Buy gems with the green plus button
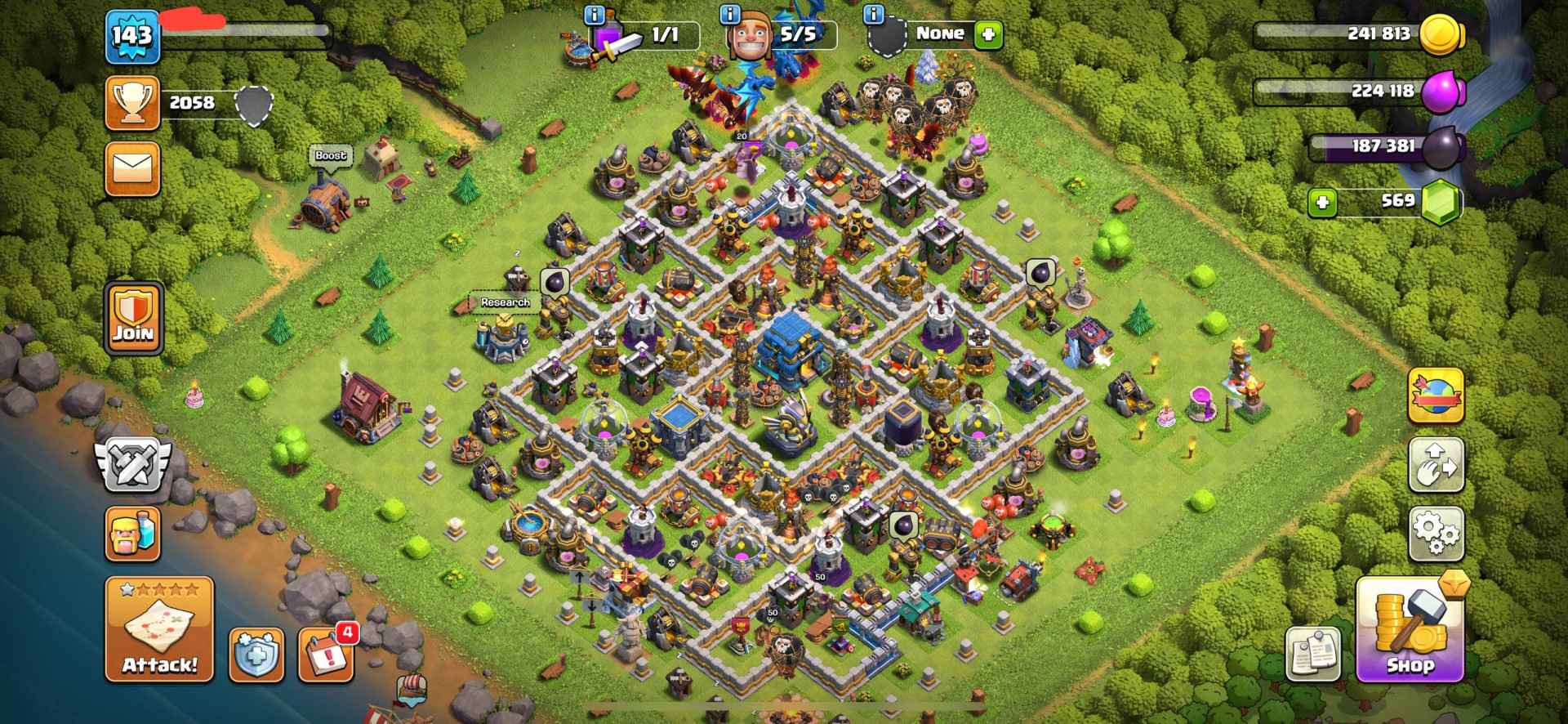1568x724 pixels. [1322, 202]
